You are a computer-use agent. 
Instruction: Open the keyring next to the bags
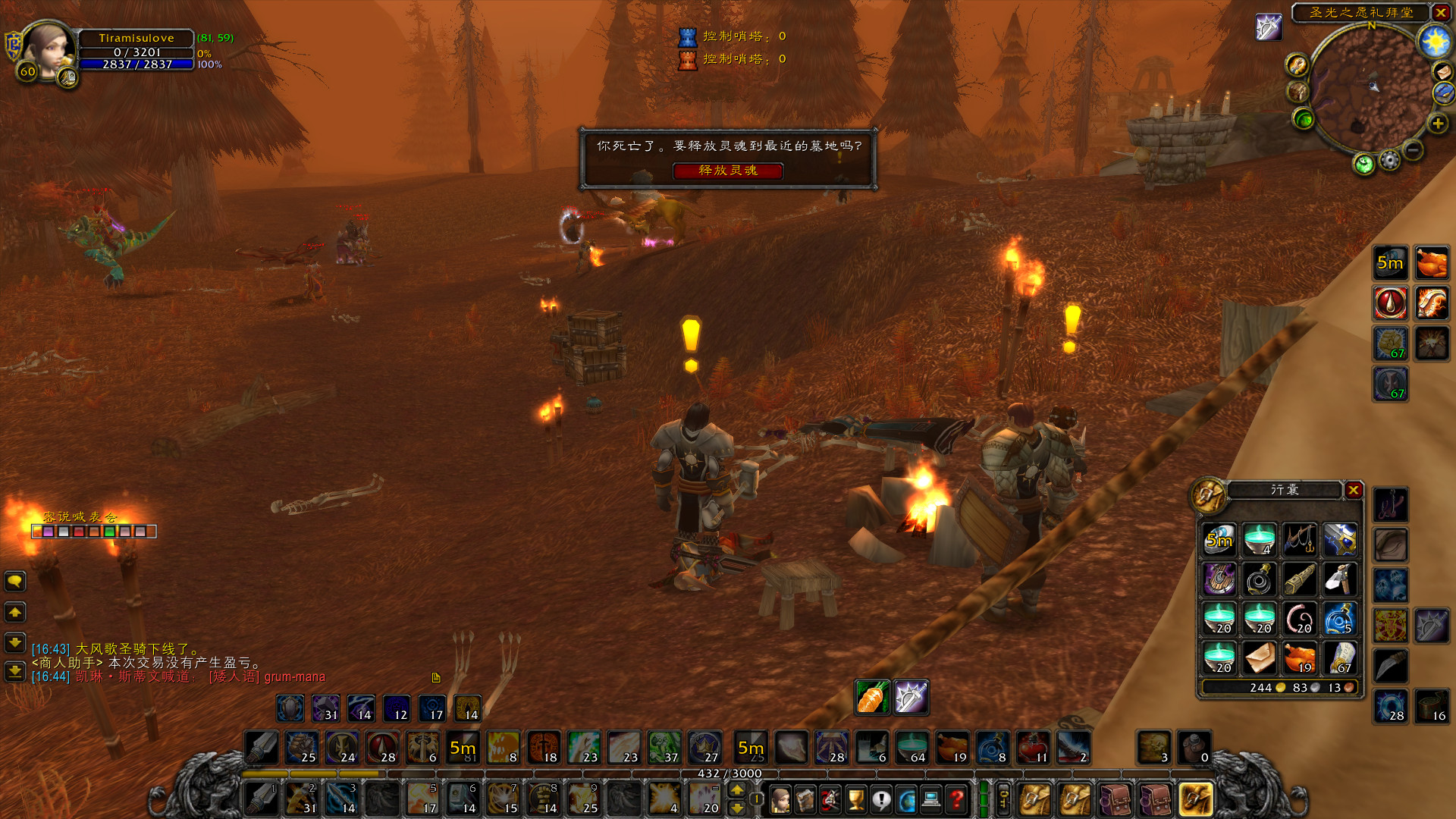click(x=1003, y=798)
